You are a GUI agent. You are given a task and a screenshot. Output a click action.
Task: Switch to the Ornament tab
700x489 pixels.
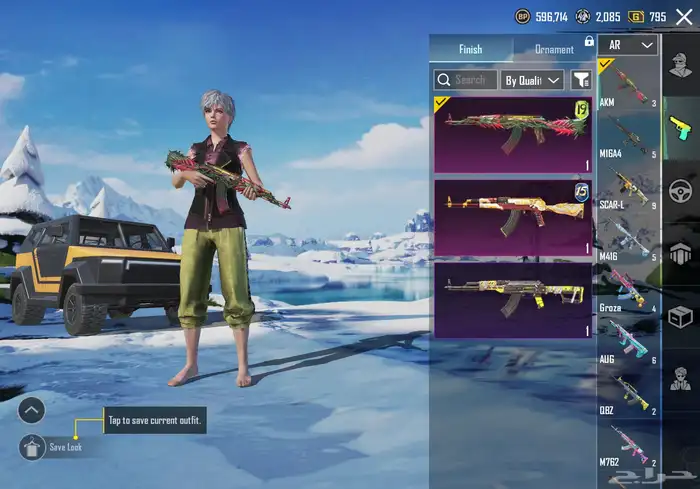coord(554,49)
